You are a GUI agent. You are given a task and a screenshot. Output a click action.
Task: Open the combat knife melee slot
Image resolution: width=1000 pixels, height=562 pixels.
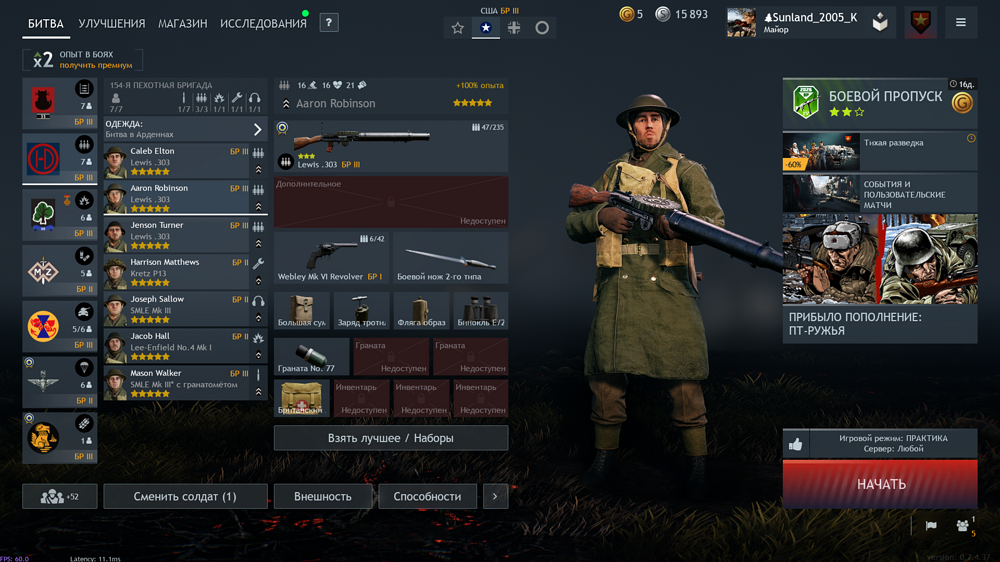tap(450, 258)
